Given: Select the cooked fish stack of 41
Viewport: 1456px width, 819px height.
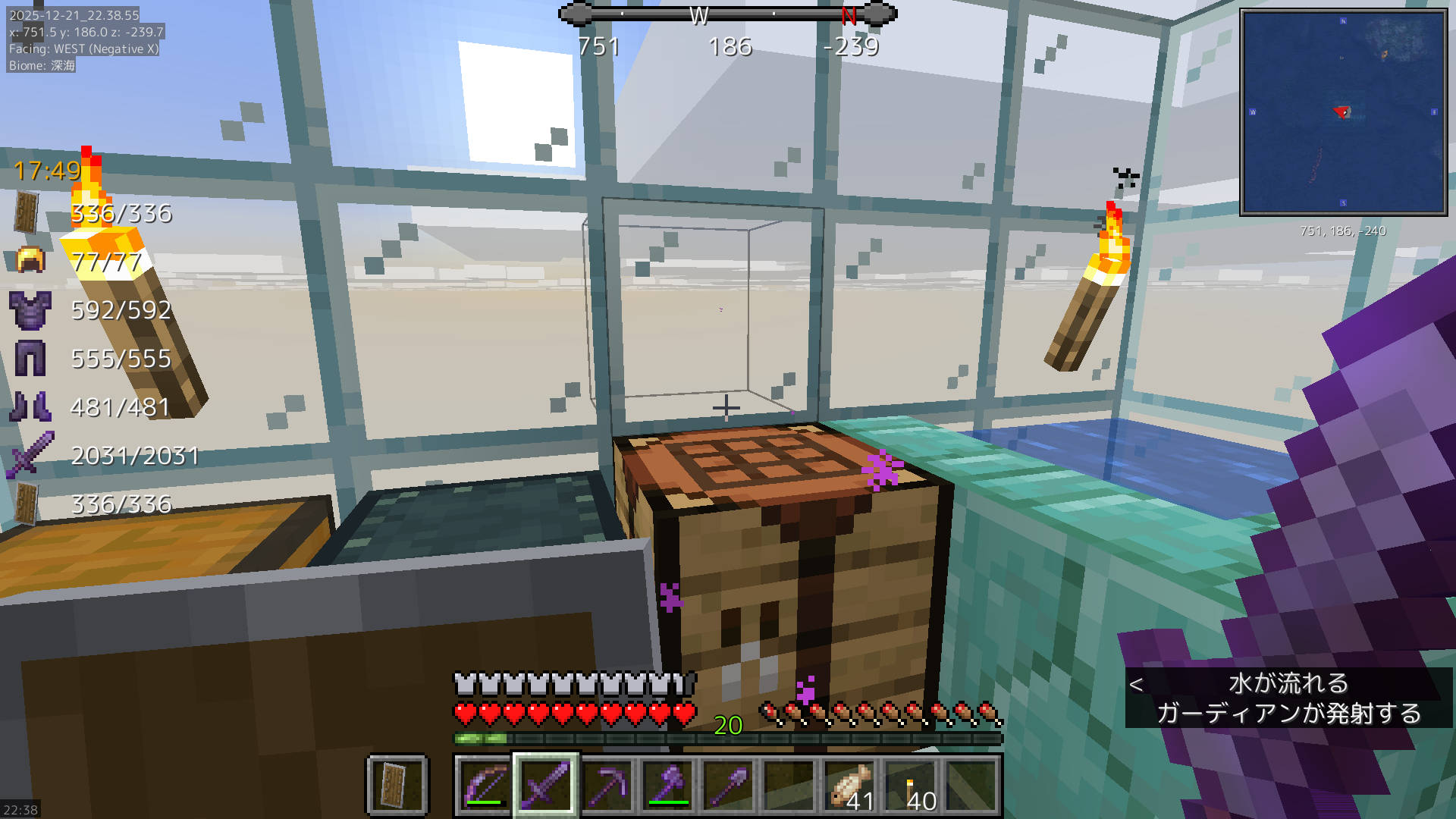Looking at the screenshot, I should (x=850, y=786).
